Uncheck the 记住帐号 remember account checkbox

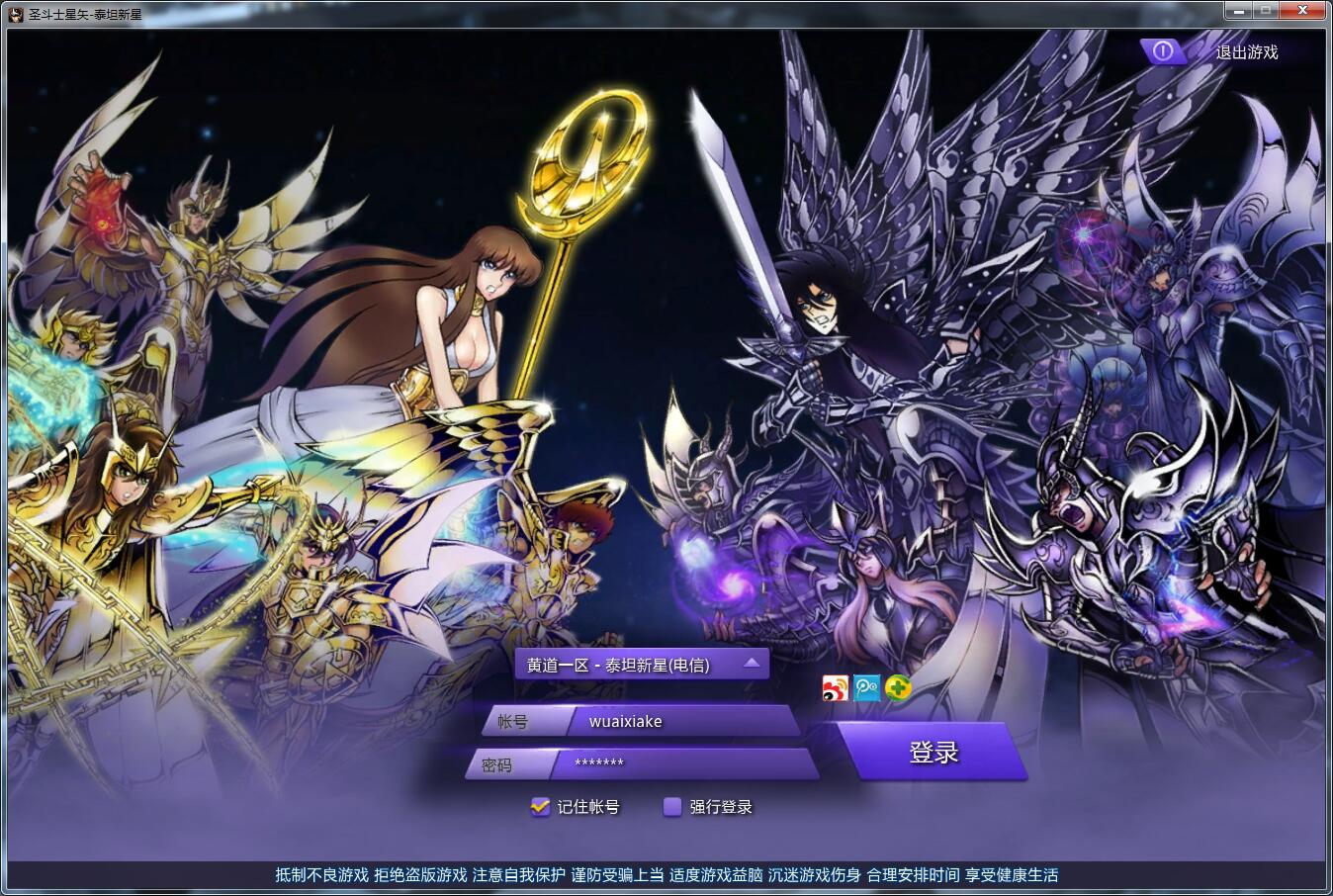click(539, 807)
